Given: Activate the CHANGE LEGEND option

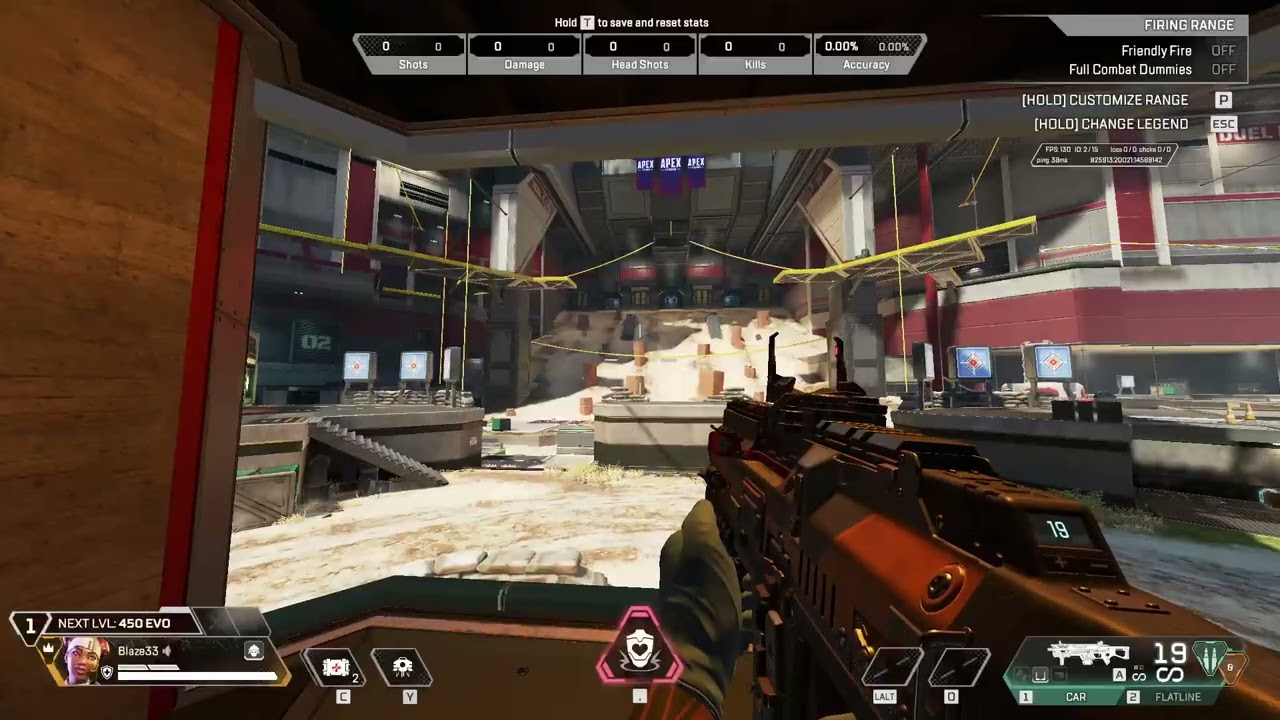Looking at the screenshot, I should [x=1110, y=123].
